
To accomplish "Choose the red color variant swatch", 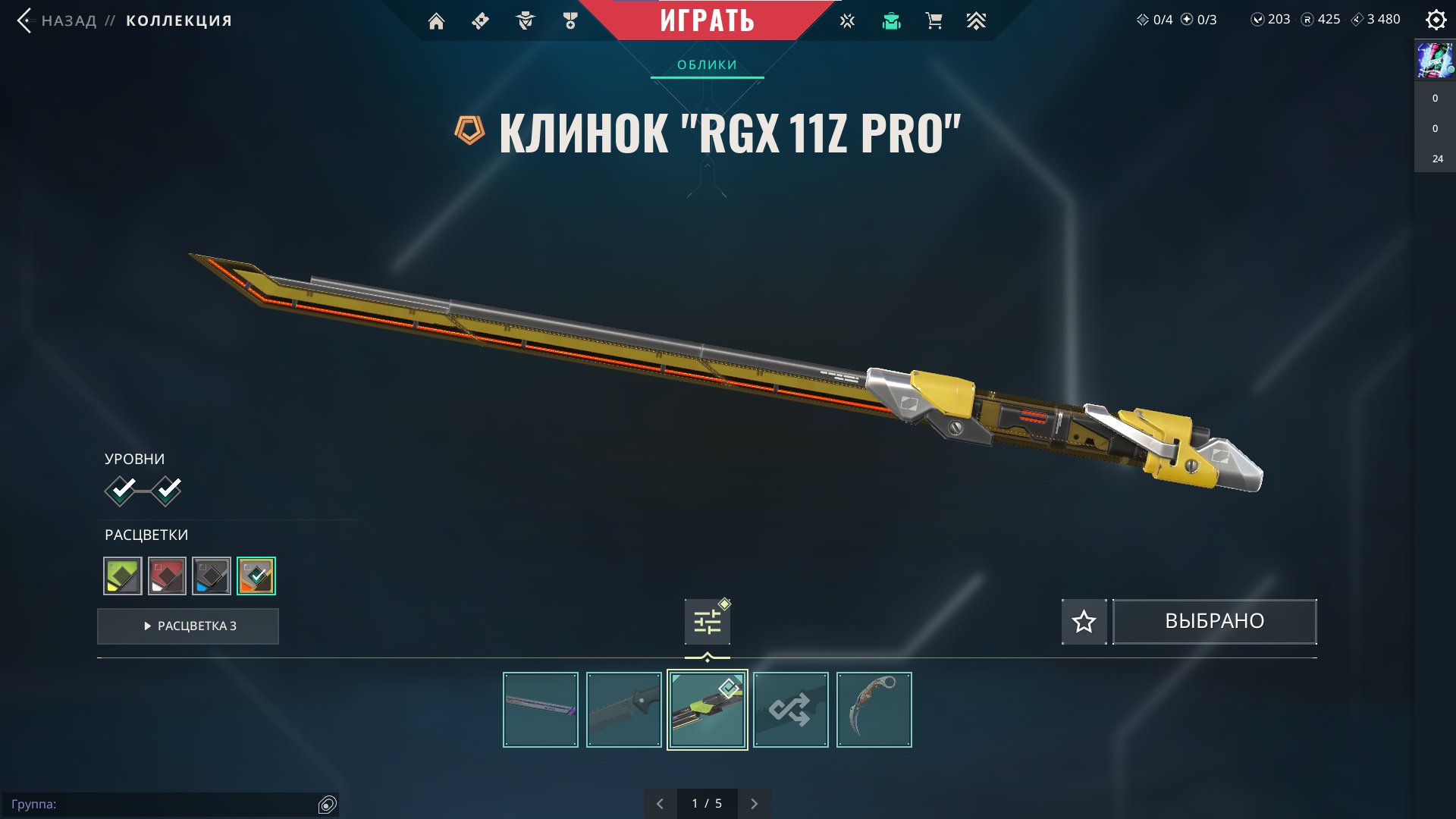I will pyautogui.click(x=167, y=576).
